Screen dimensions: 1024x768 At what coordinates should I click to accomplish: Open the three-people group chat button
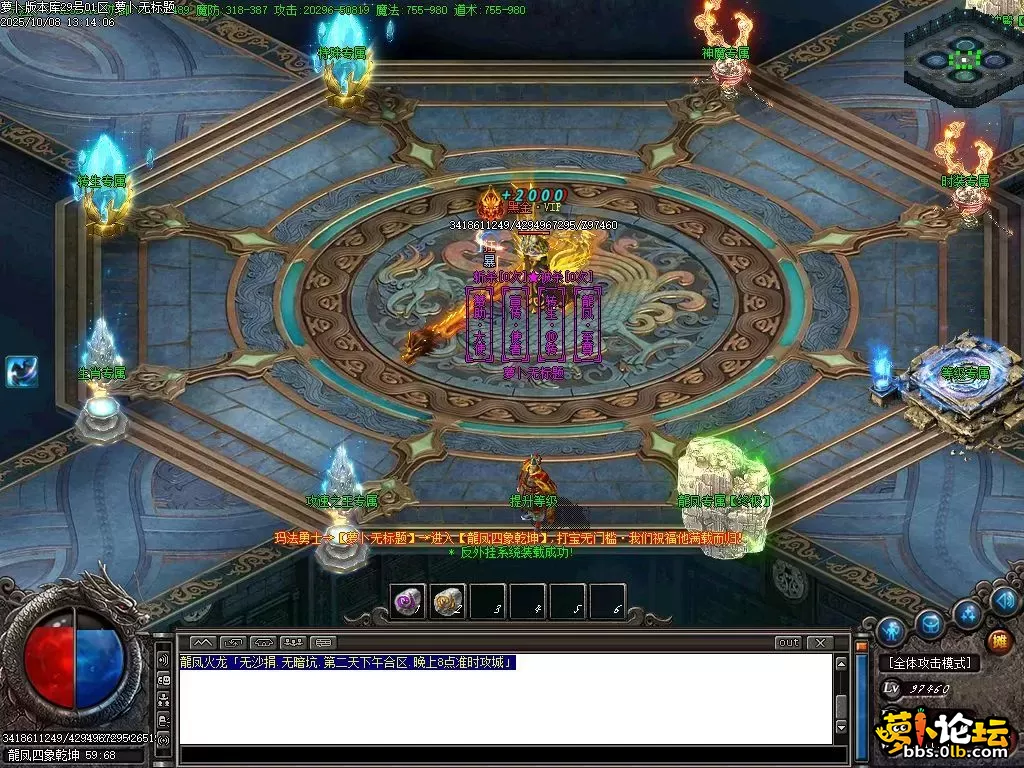(294, 642)
